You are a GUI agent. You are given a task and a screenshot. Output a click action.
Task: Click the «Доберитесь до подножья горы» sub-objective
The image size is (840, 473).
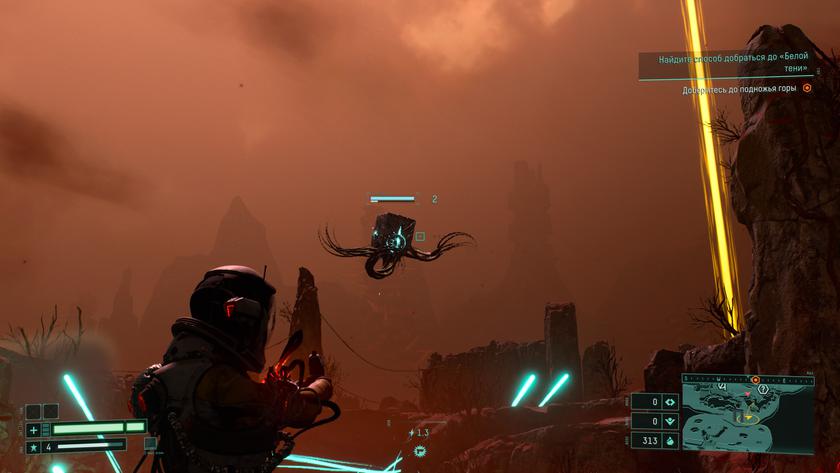(x=740, y=89)
